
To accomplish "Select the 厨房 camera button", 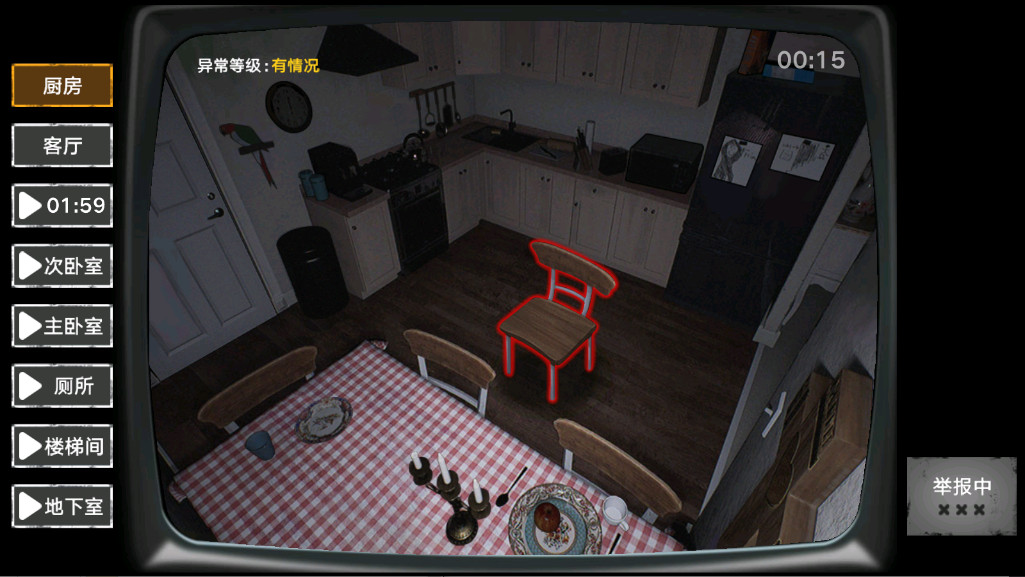I will [62, 86].
